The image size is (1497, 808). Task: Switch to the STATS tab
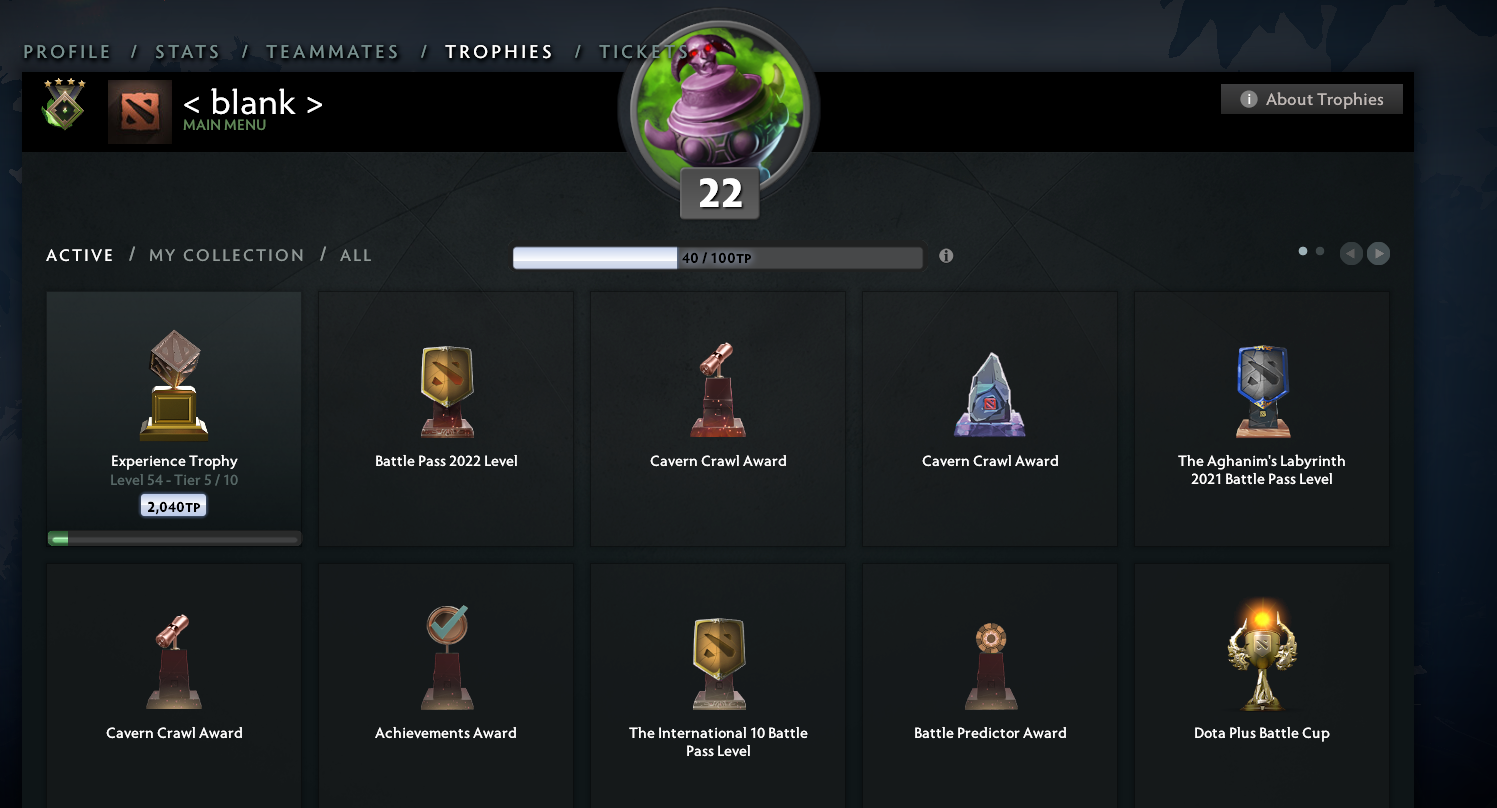(188, 52)
